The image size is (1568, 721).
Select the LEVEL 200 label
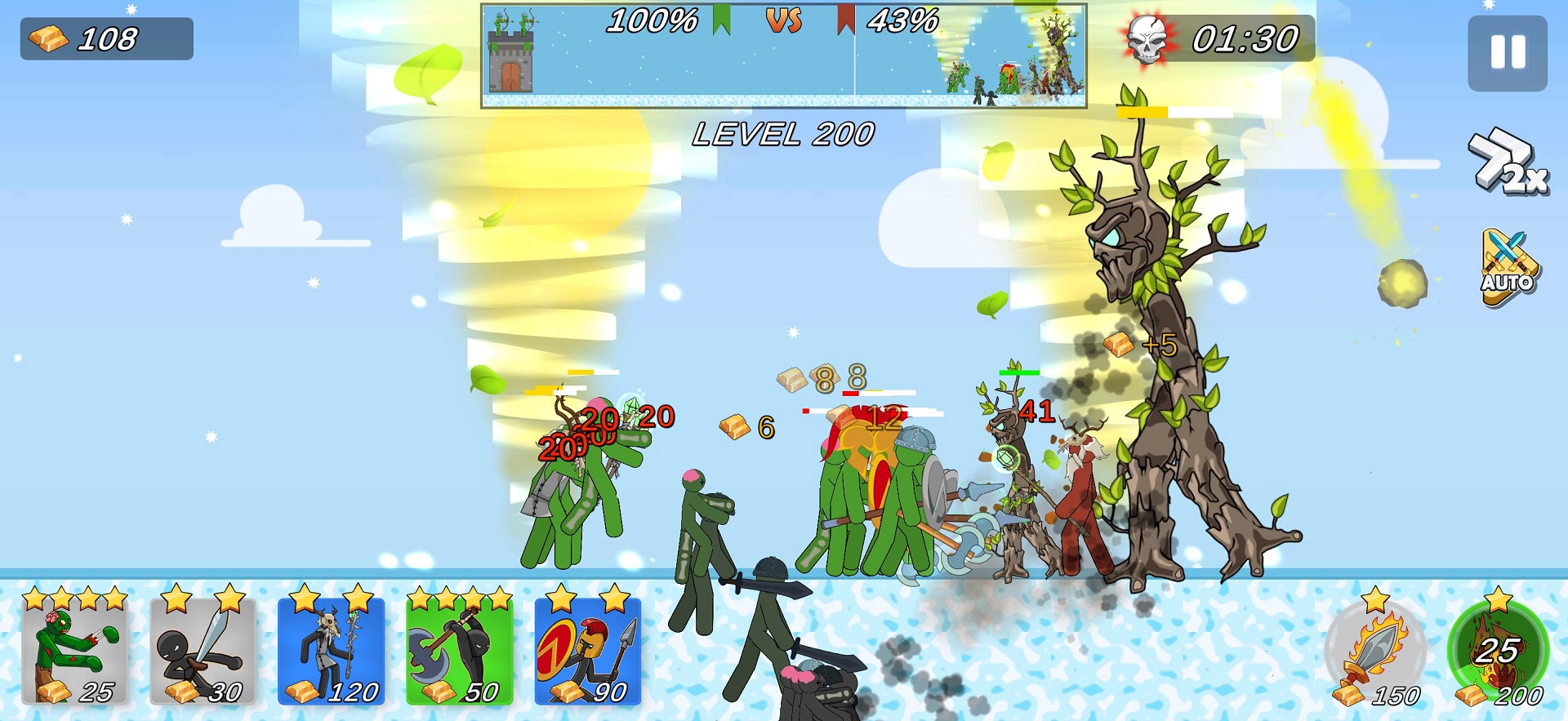784,135
